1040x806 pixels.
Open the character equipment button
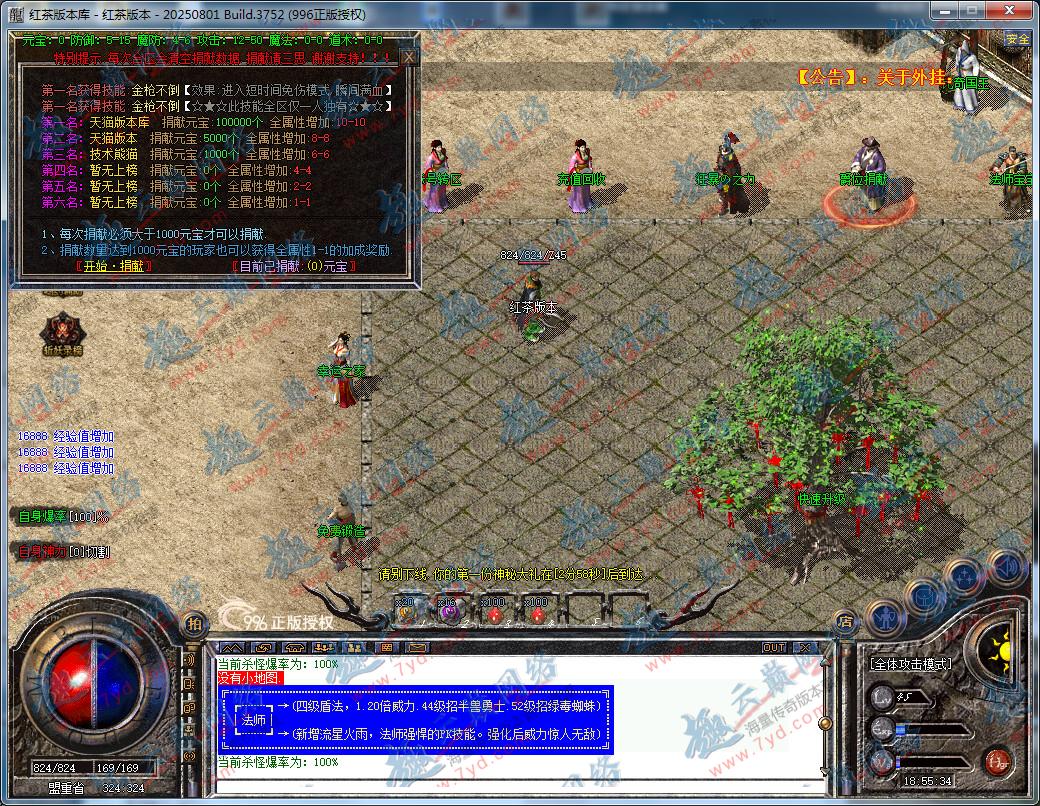coord(885,617)
